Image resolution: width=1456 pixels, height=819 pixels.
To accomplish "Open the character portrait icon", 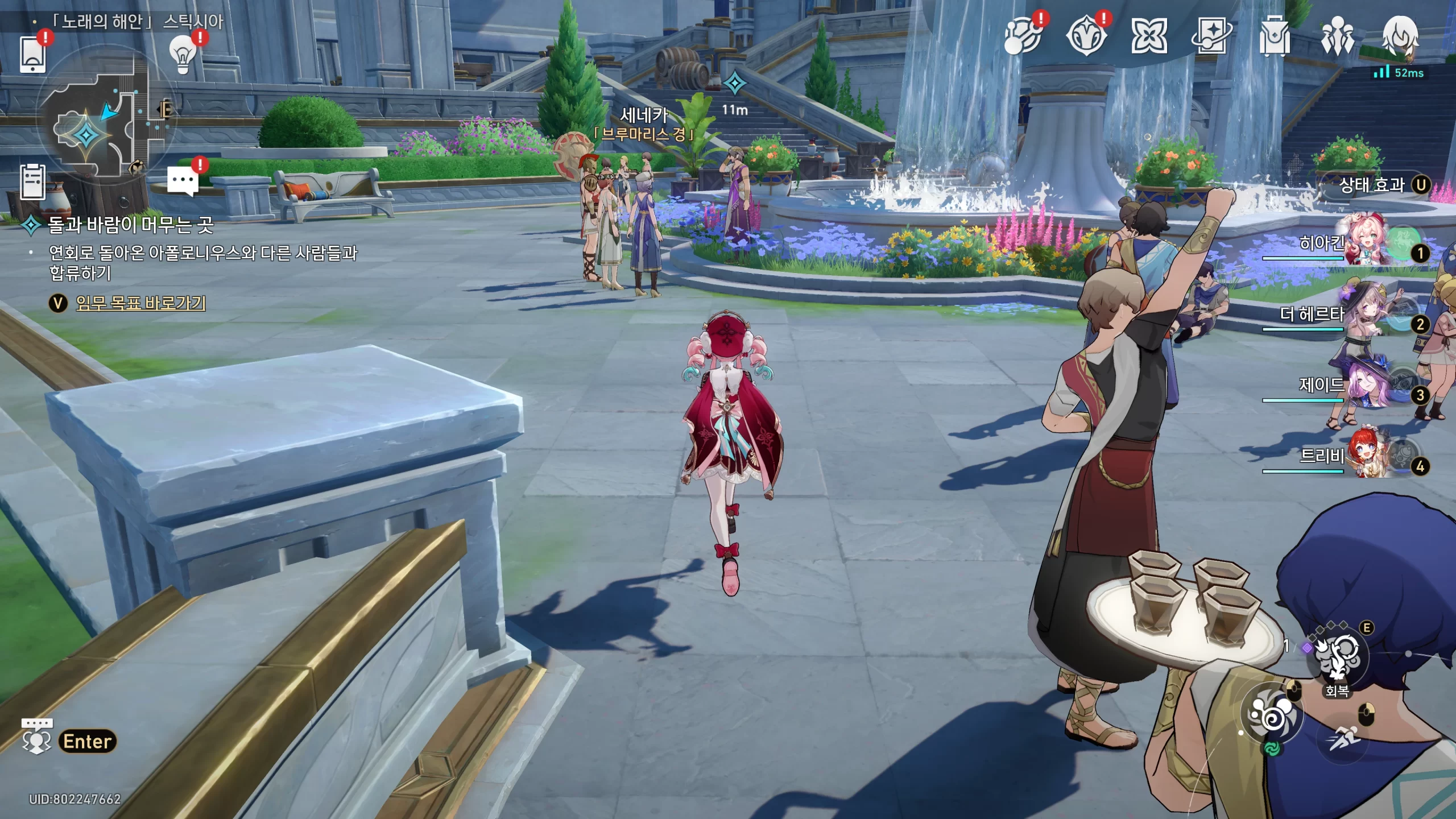I will pyautogui.click(x=1400, y=36).
